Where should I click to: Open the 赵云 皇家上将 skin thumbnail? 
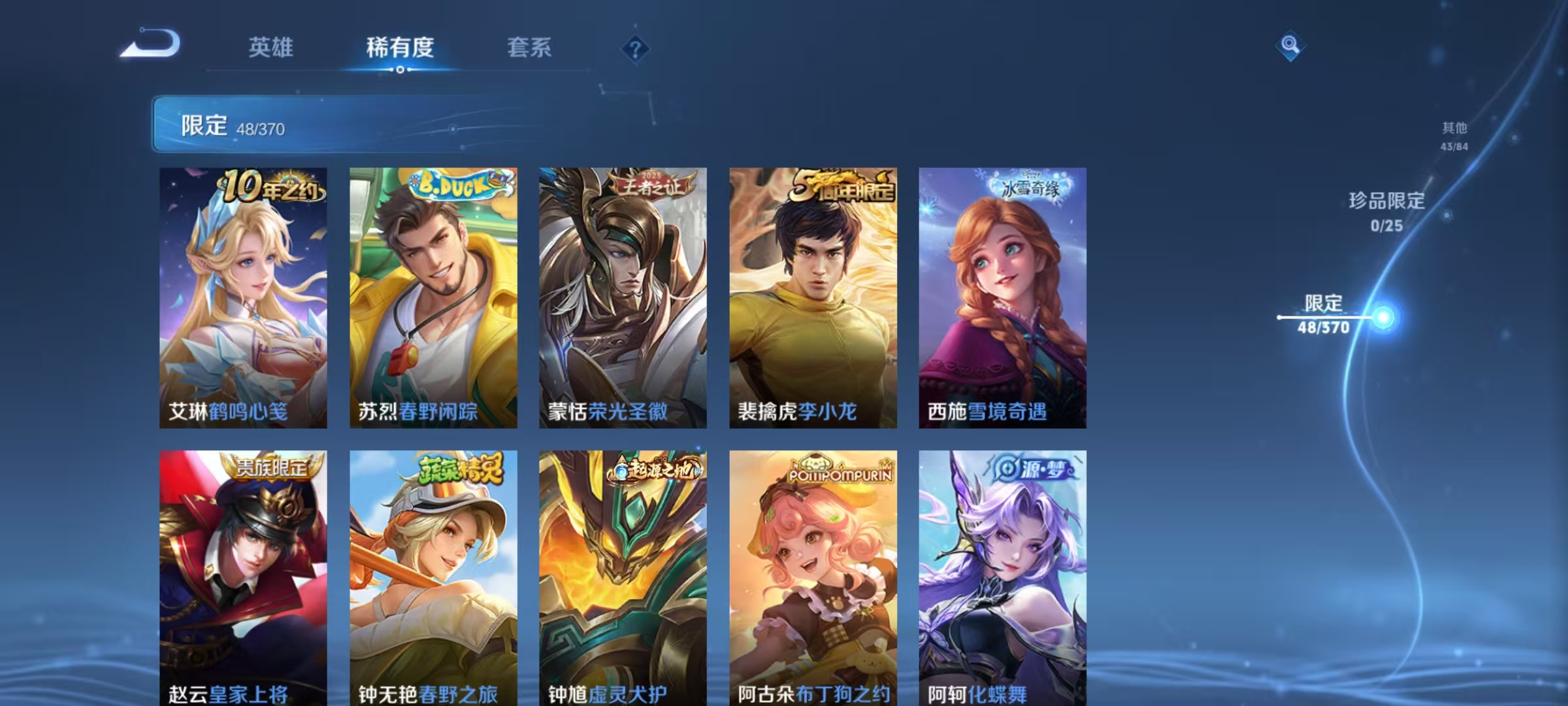coord(243,582)
